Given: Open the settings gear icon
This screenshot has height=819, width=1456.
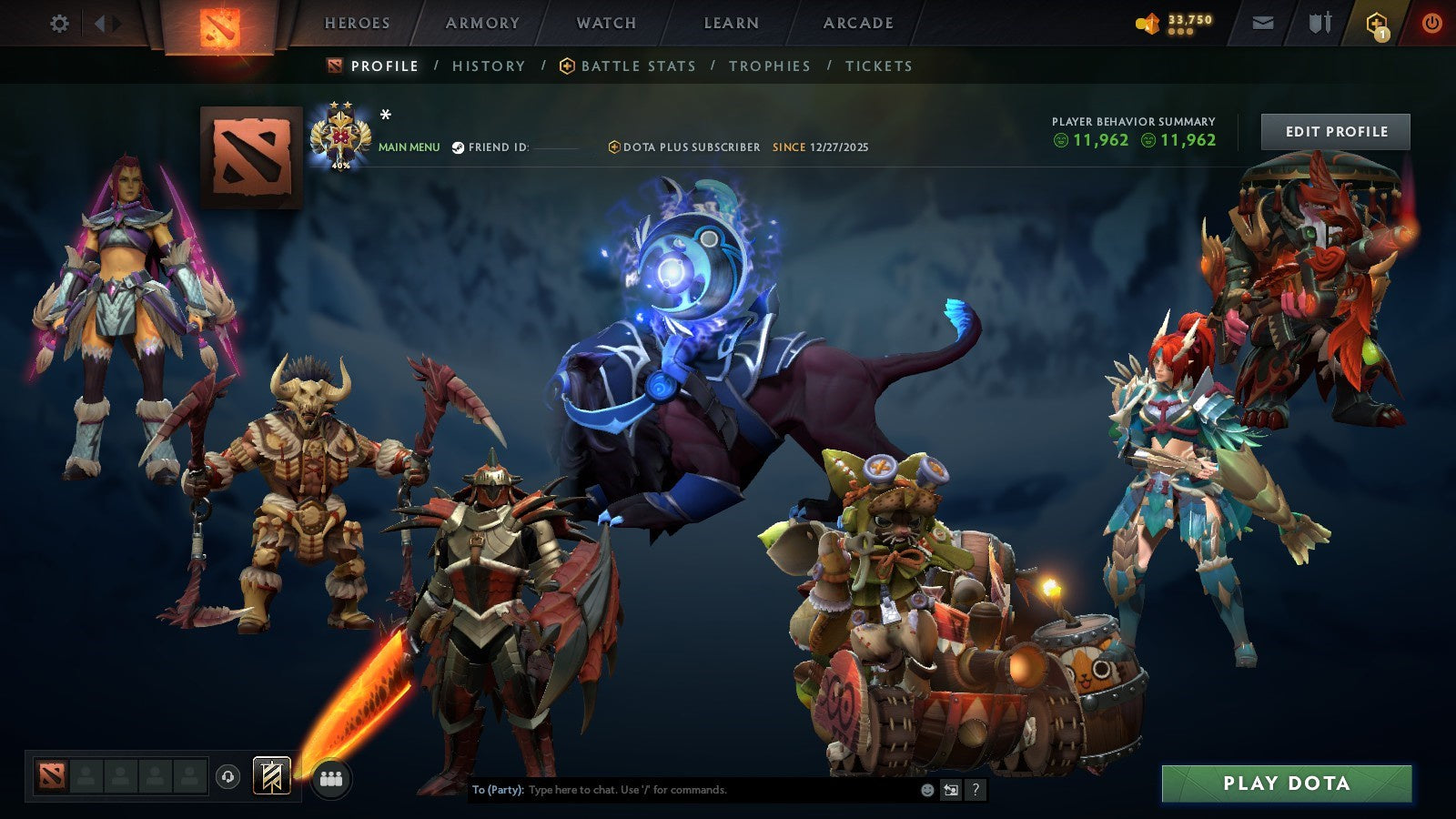Looking at the screenshot, I should pos(60,25).
